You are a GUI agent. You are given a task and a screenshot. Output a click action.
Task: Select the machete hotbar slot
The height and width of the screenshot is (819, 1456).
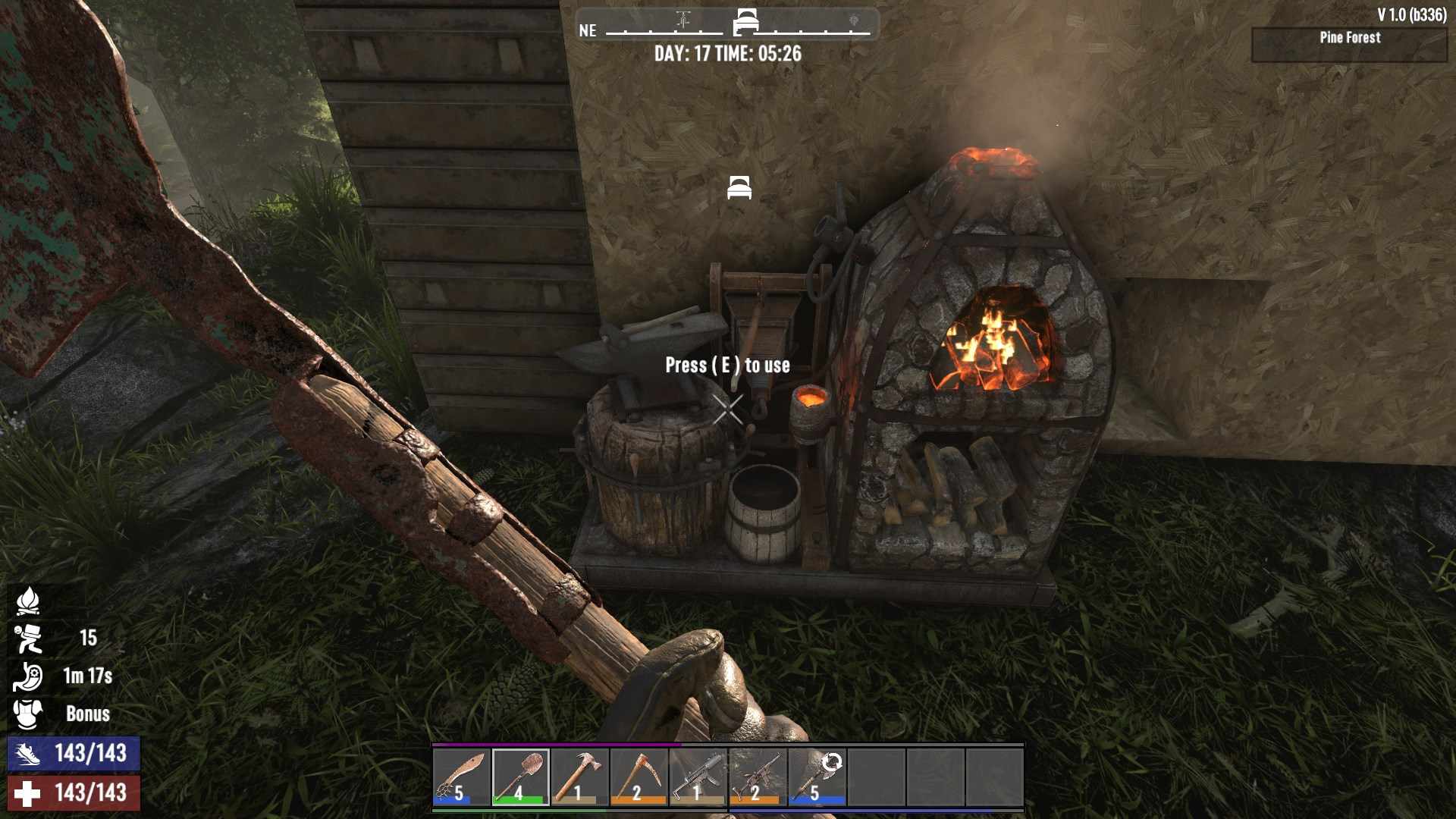click(x=462, y=777)
